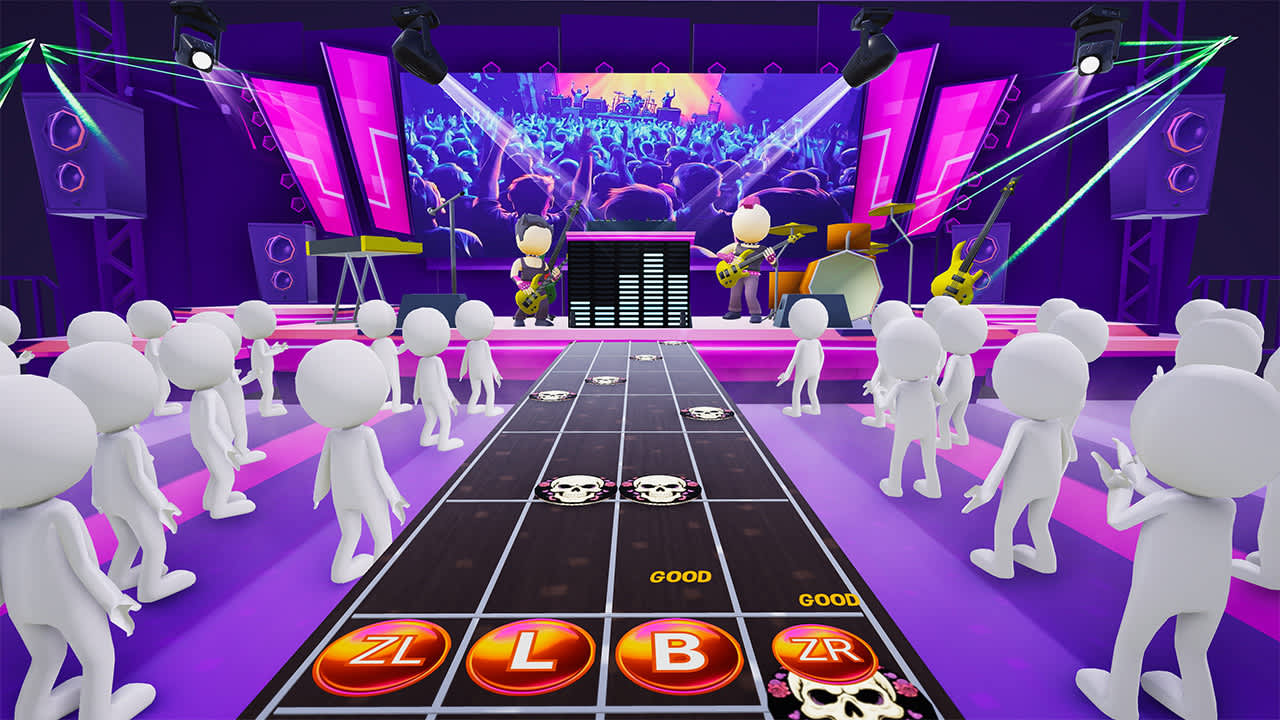The width and height of the screenshot is (1280, 720).
Task: Click the second 'GOOD' label below it
Action: point(826,602)
